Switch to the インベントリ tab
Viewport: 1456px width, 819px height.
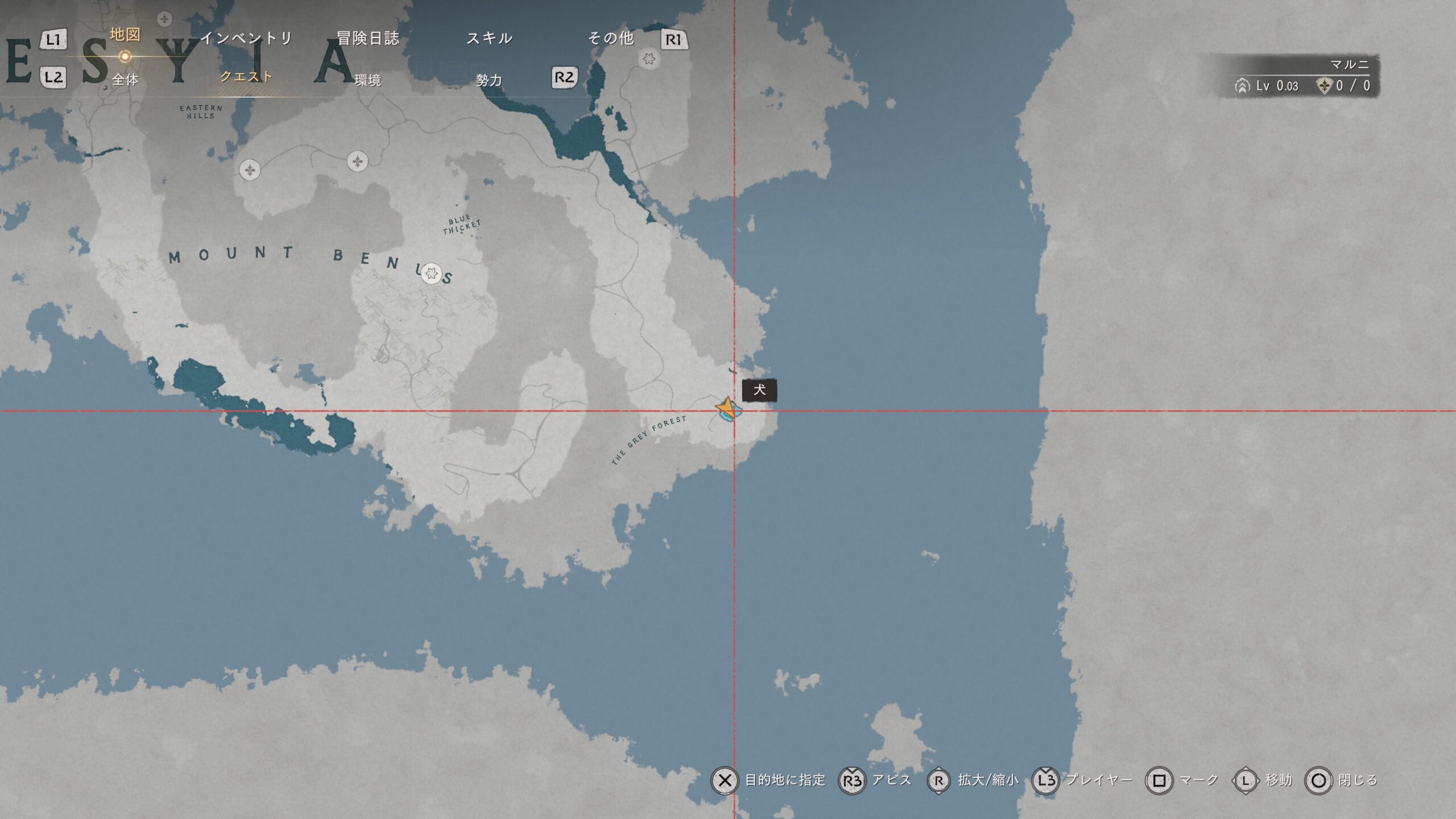pos(246,38)
